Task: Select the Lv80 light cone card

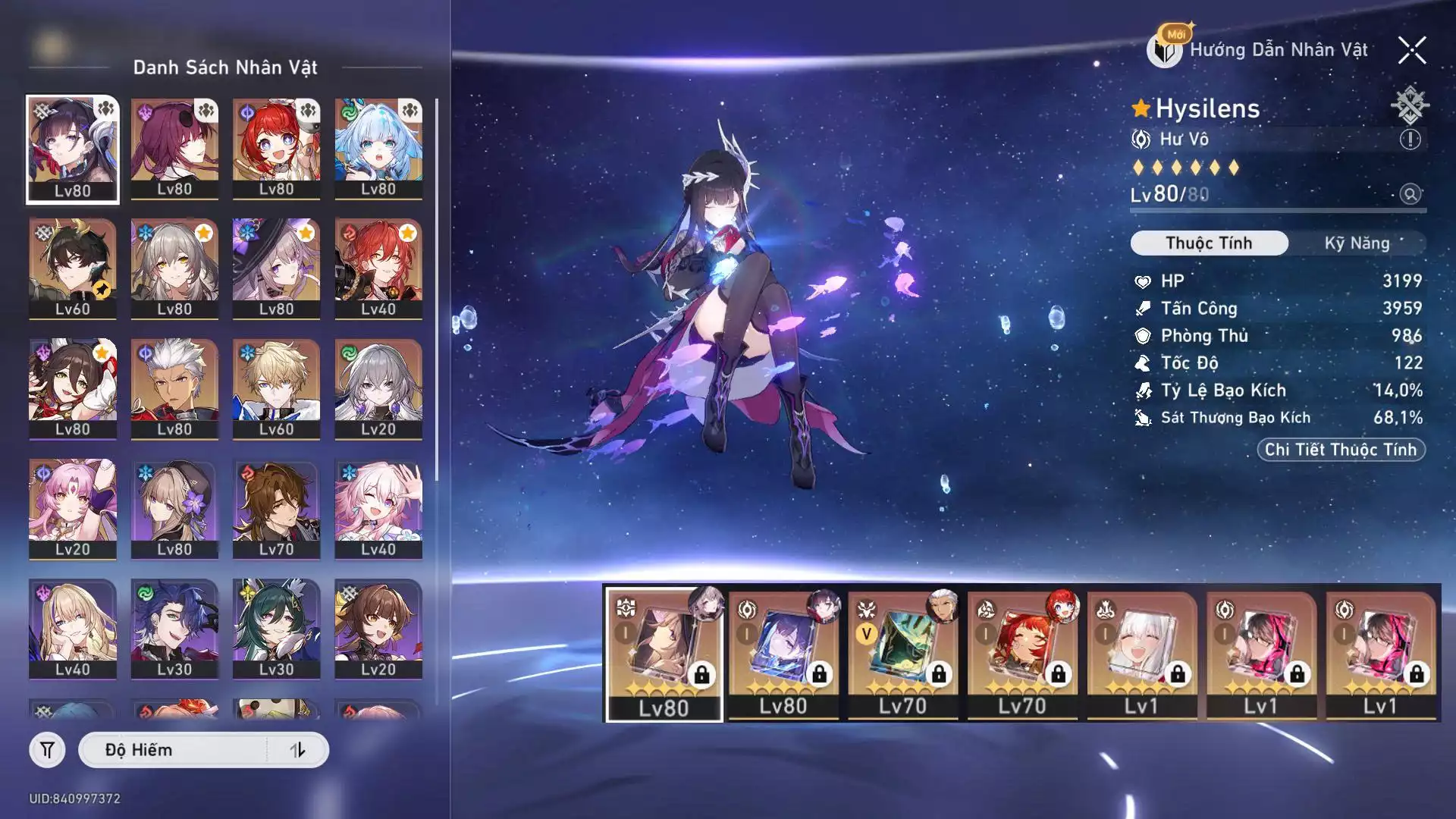Action: click(x=664, y=653)
